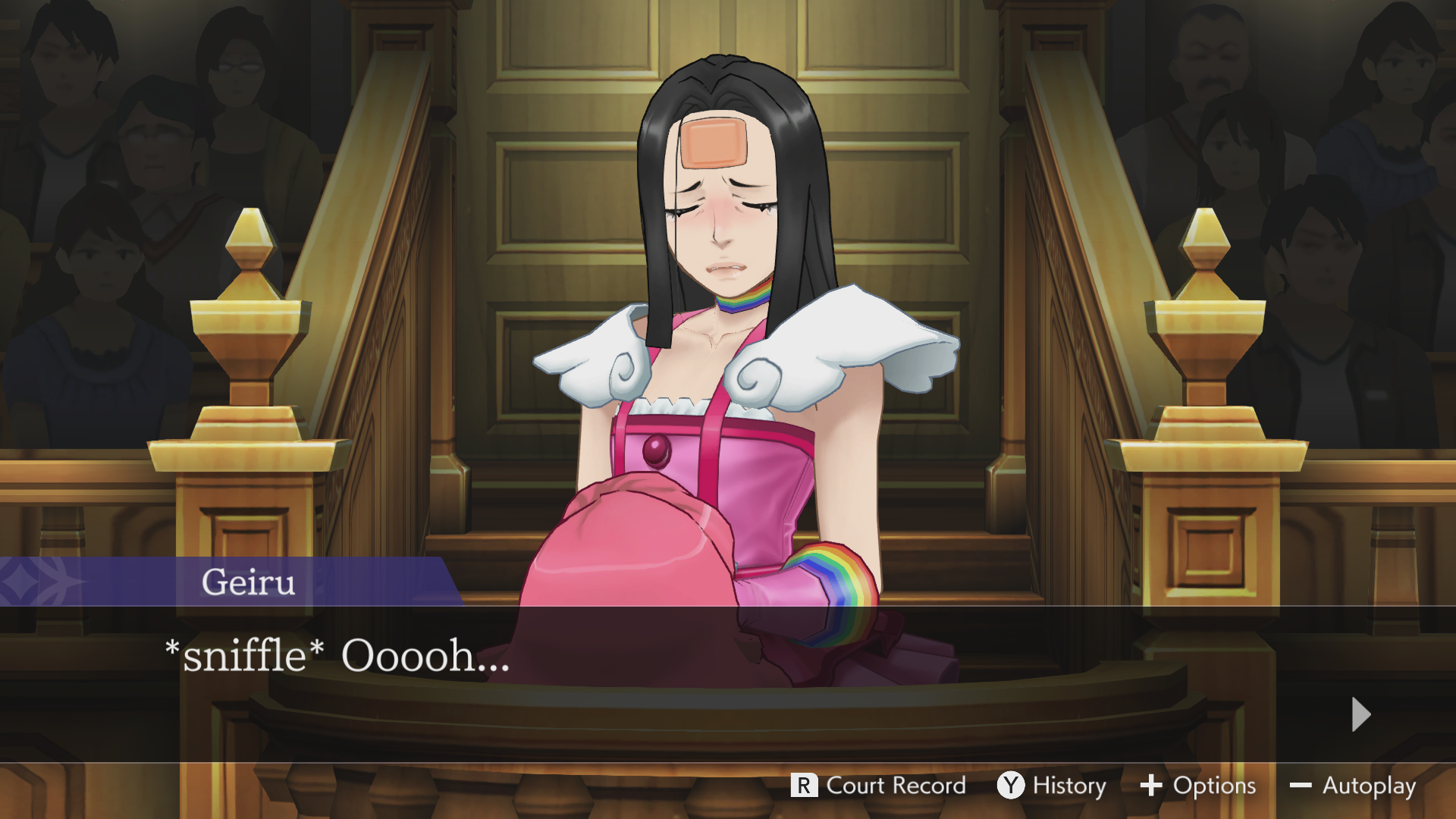Advance dialogue with the arrow indicator
This screenshot has width=1456, height=819.
1360,714
